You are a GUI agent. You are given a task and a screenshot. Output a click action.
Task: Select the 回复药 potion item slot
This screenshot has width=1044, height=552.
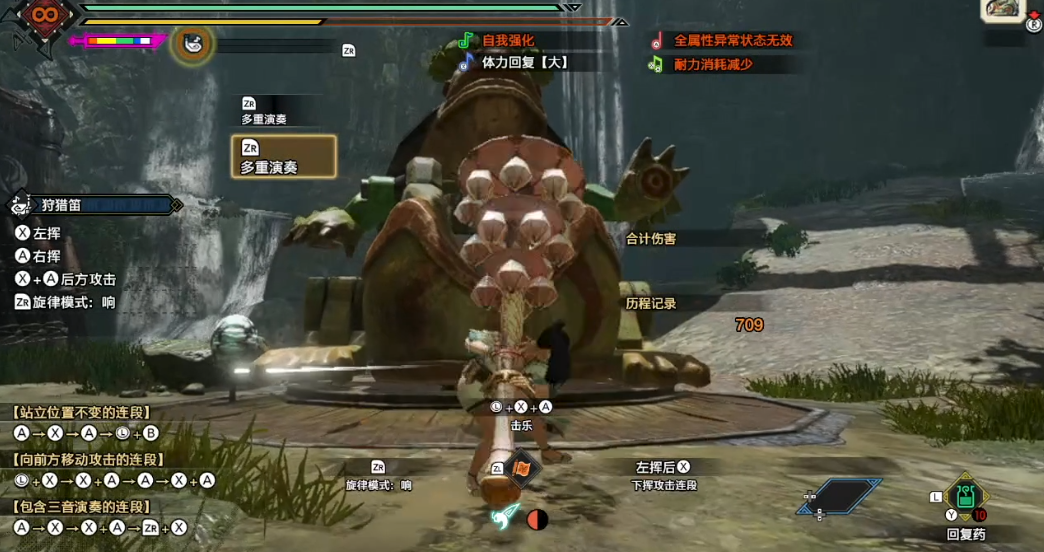click(965, 497)
